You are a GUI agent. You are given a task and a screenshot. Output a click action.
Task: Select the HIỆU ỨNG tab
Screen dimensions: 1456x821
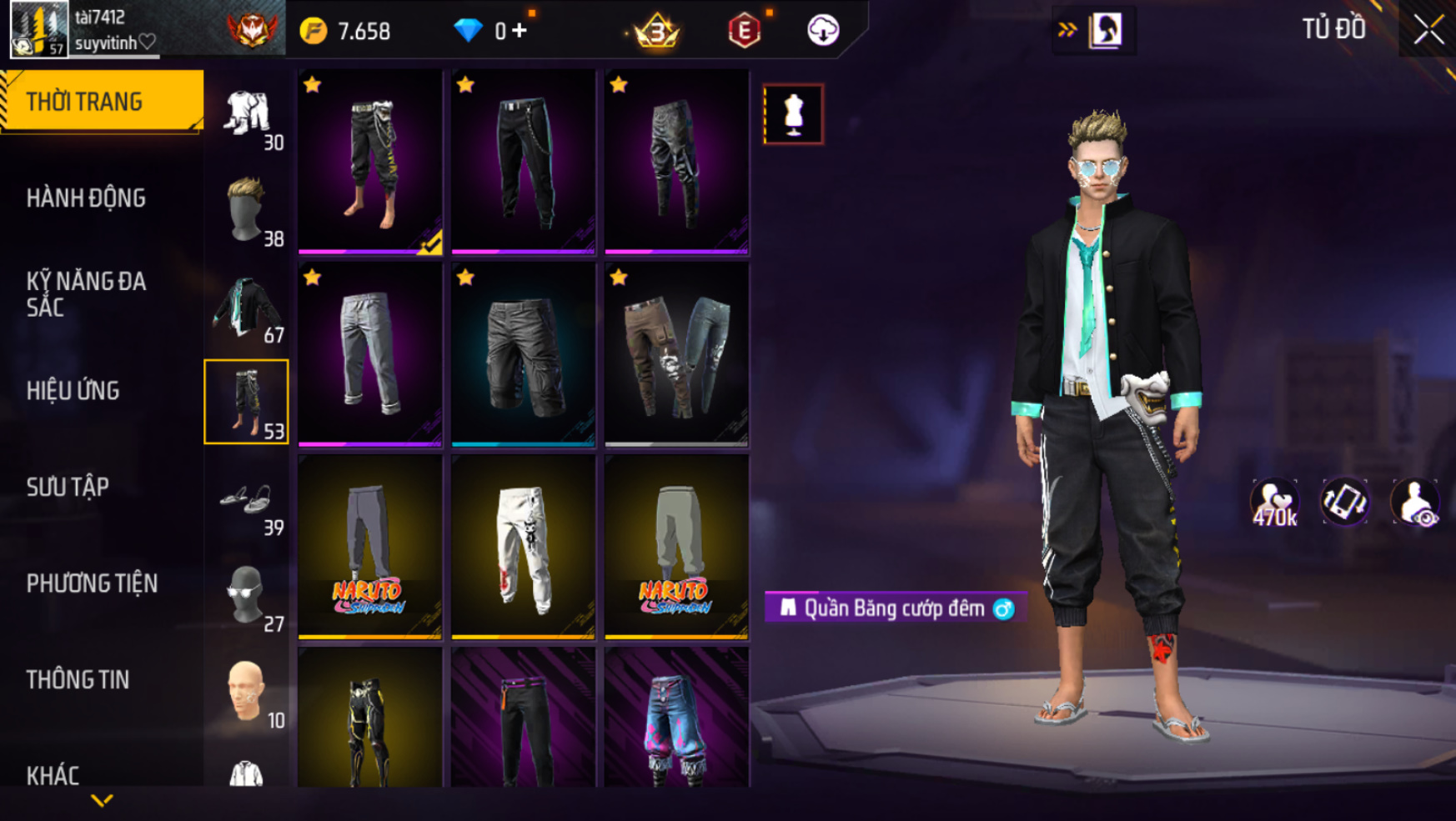[73, 391]
